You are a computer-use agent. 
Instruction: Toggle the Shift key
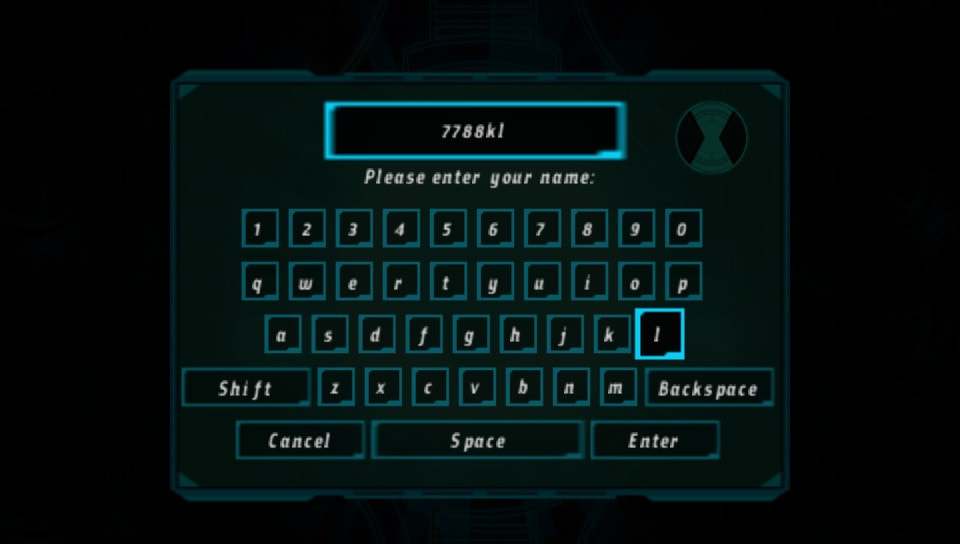(x=246, y=388)
